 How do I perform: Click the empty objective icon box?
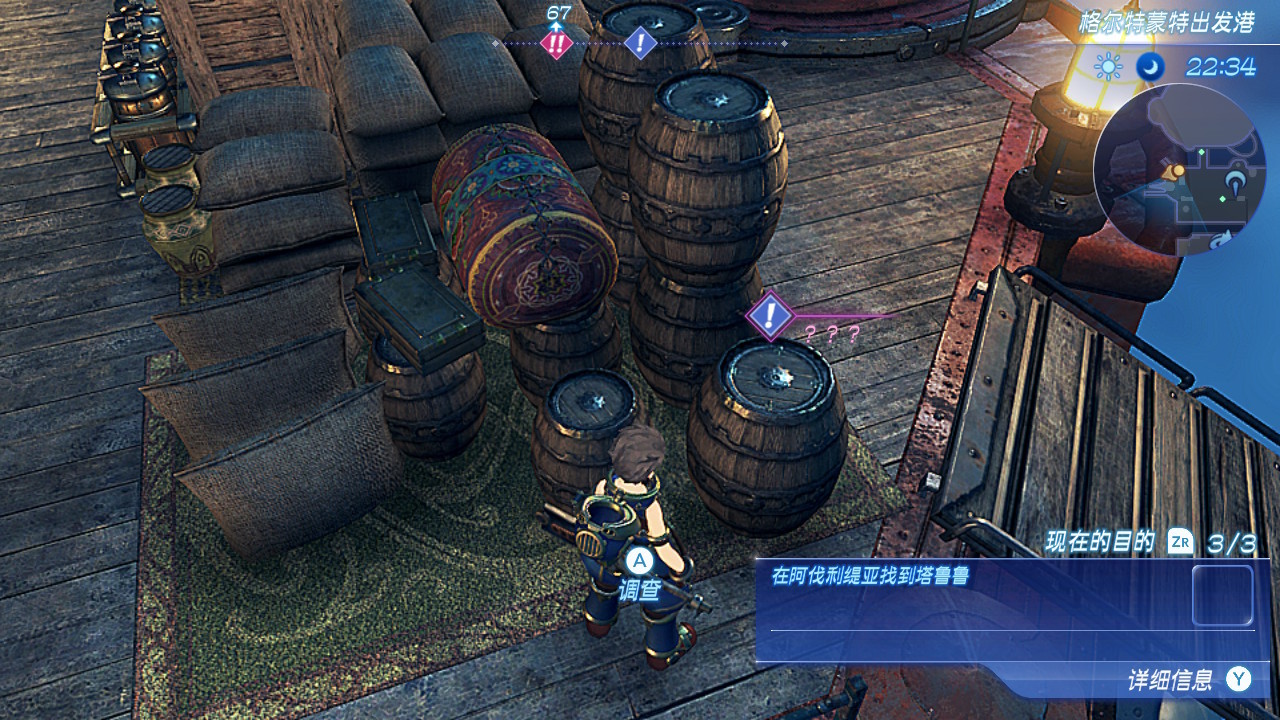[1222, 596]
